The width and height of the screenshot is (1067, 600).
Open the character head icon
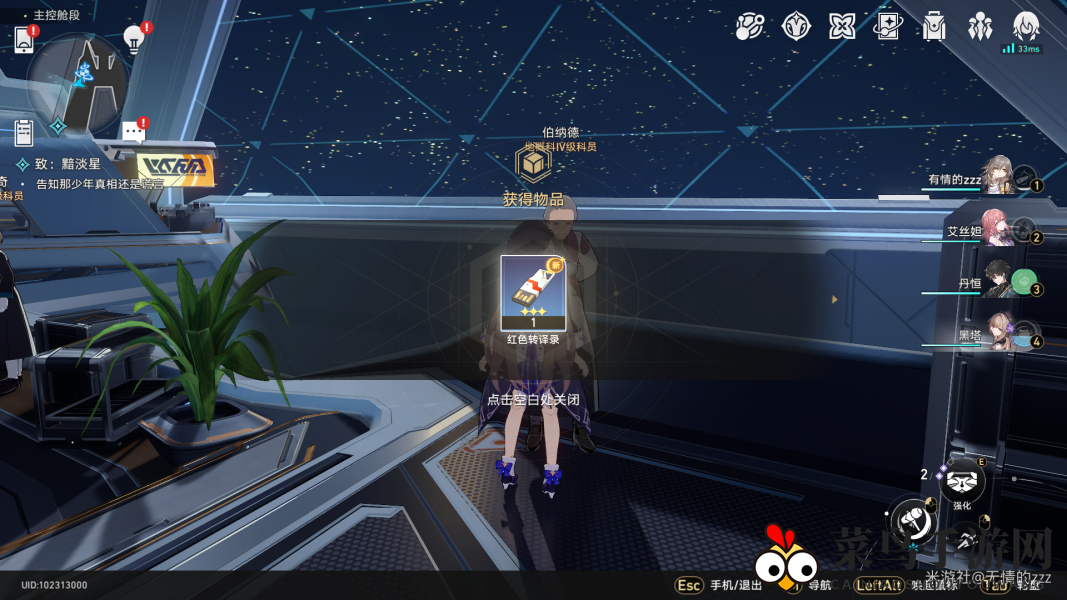[x=1026, y=26]
